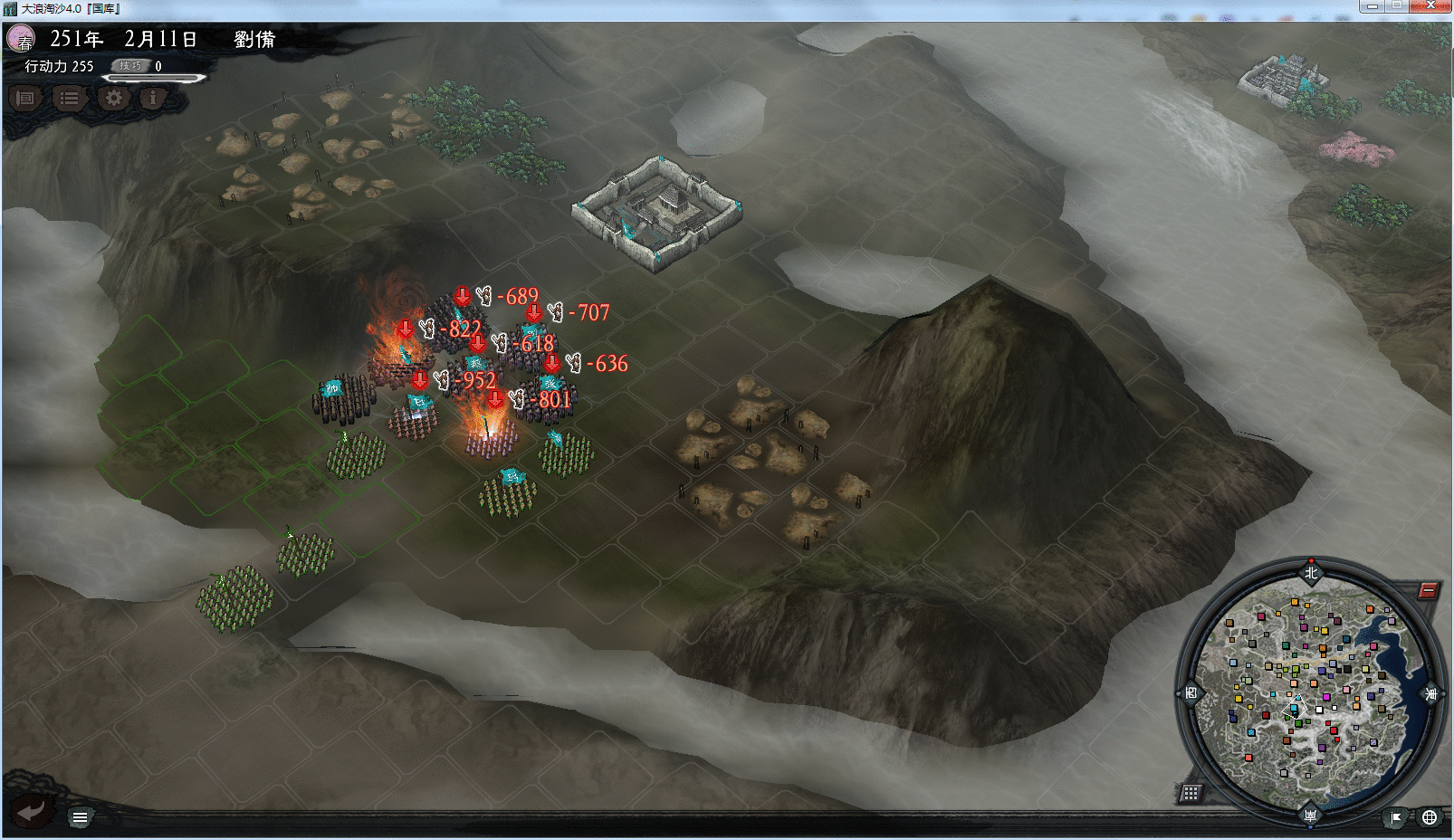Pan the map north with 北 marker
The height and width of the screenshot is (840, 1454).
tap(1311, 572)
